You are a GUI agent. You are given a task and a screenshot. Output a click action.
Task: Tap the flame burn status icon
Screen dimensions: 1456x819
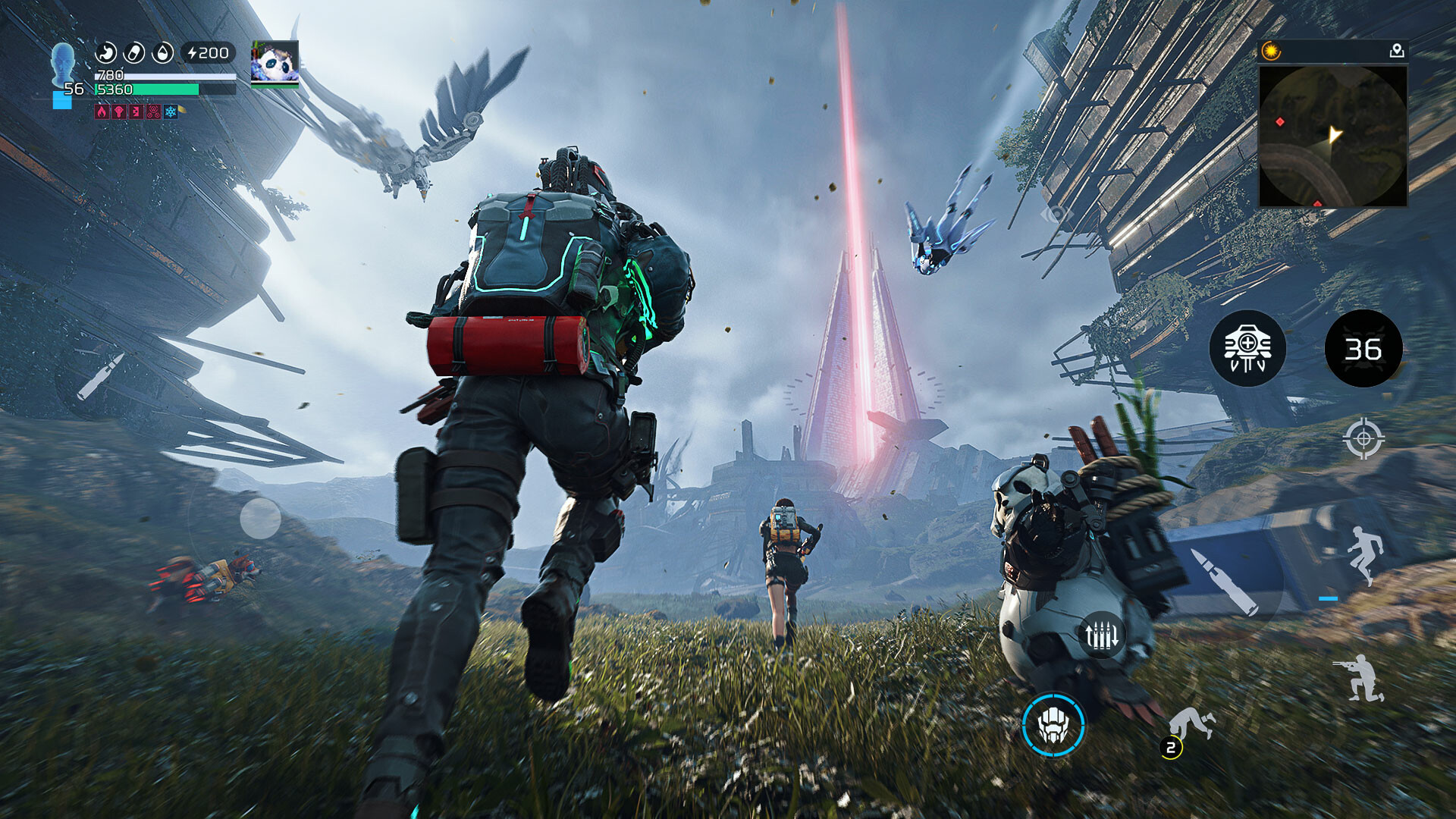pyautogui.click(x=102, y=113)
